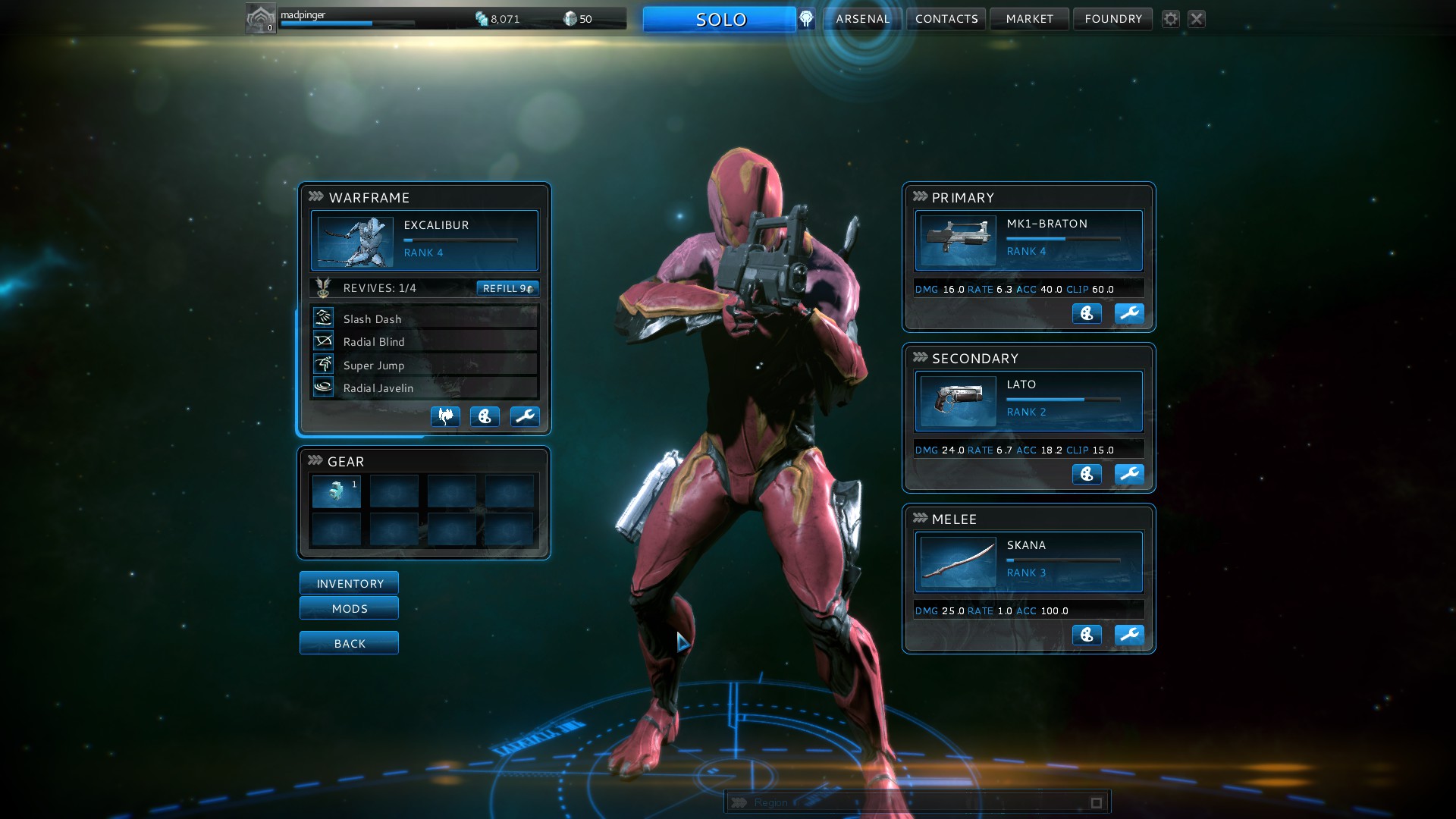This screenshot has width=1456, height=819.
Task: Open the Market tab
Action: point(1029,19)
